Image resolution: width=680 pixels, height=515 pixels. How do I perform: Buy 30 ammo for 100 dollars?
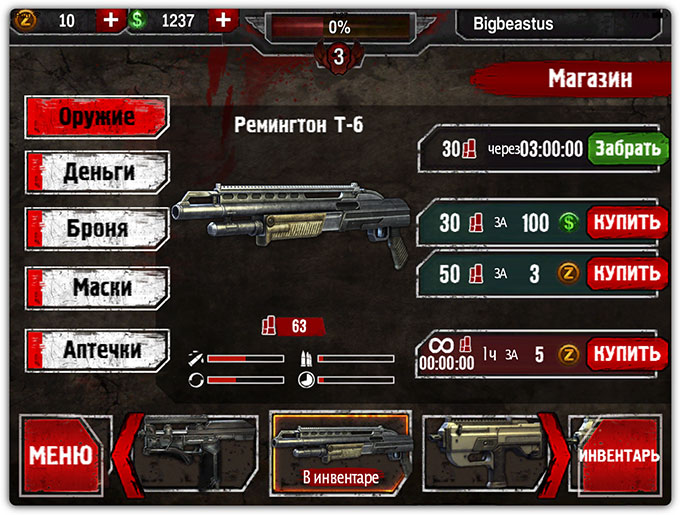click(626, 222)
